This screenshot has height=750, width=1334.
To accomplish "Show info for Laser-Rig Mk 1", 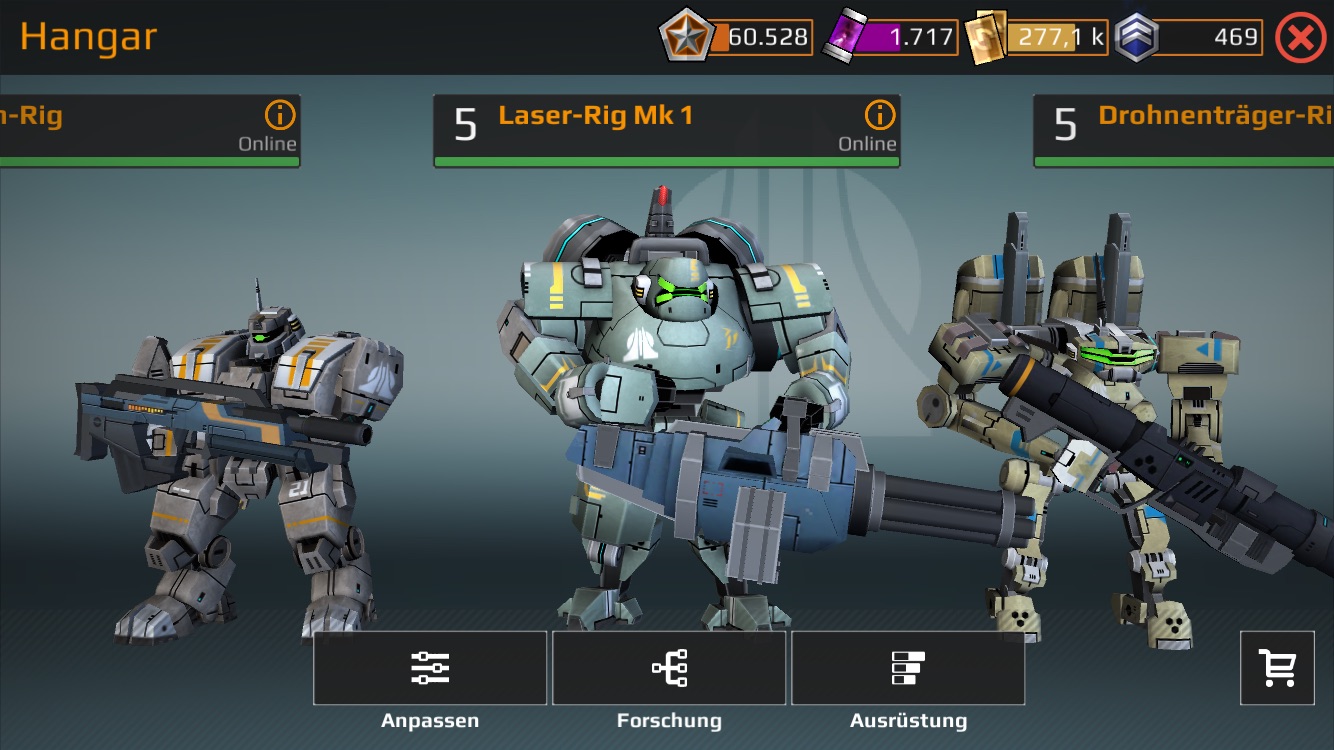I will coord(879,115).
